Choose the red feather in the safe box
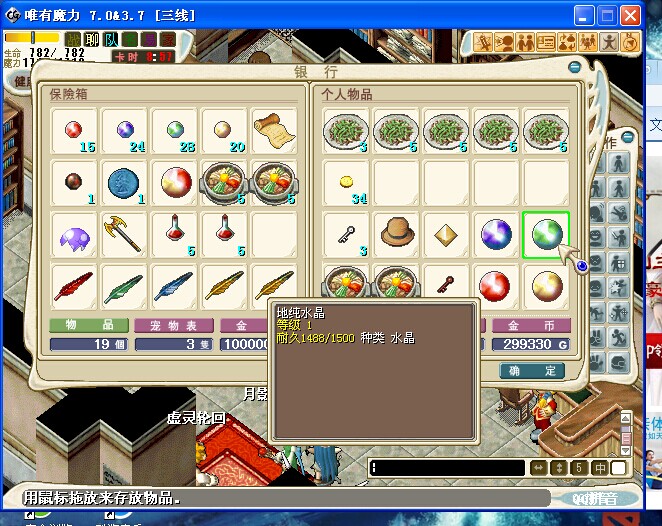Screen dimensions: 662x526 (x=74, y=286)
